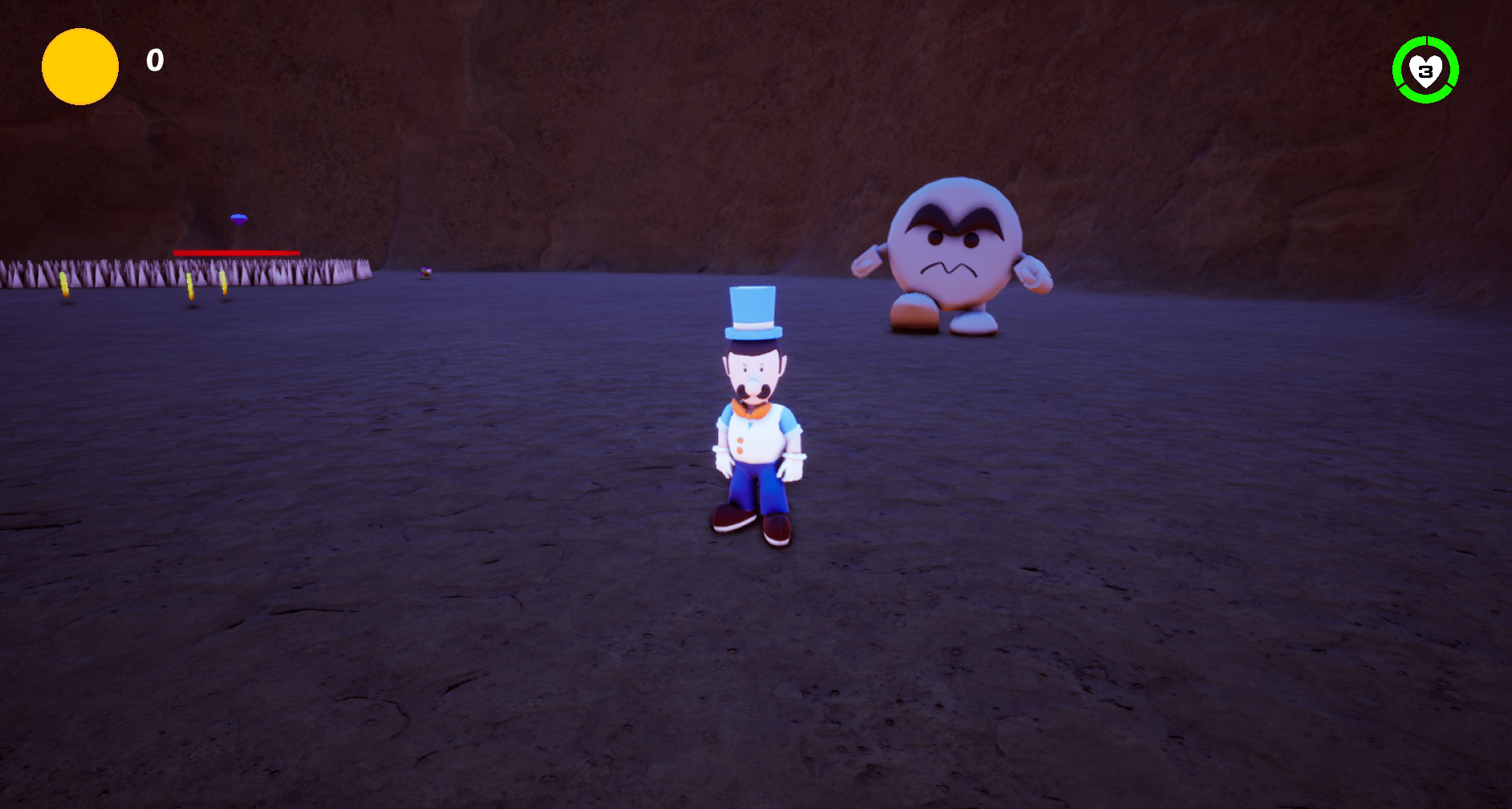Select the player's blue top hat
Viewport: 1512px width, 809px height.
(x=751, y=309)
